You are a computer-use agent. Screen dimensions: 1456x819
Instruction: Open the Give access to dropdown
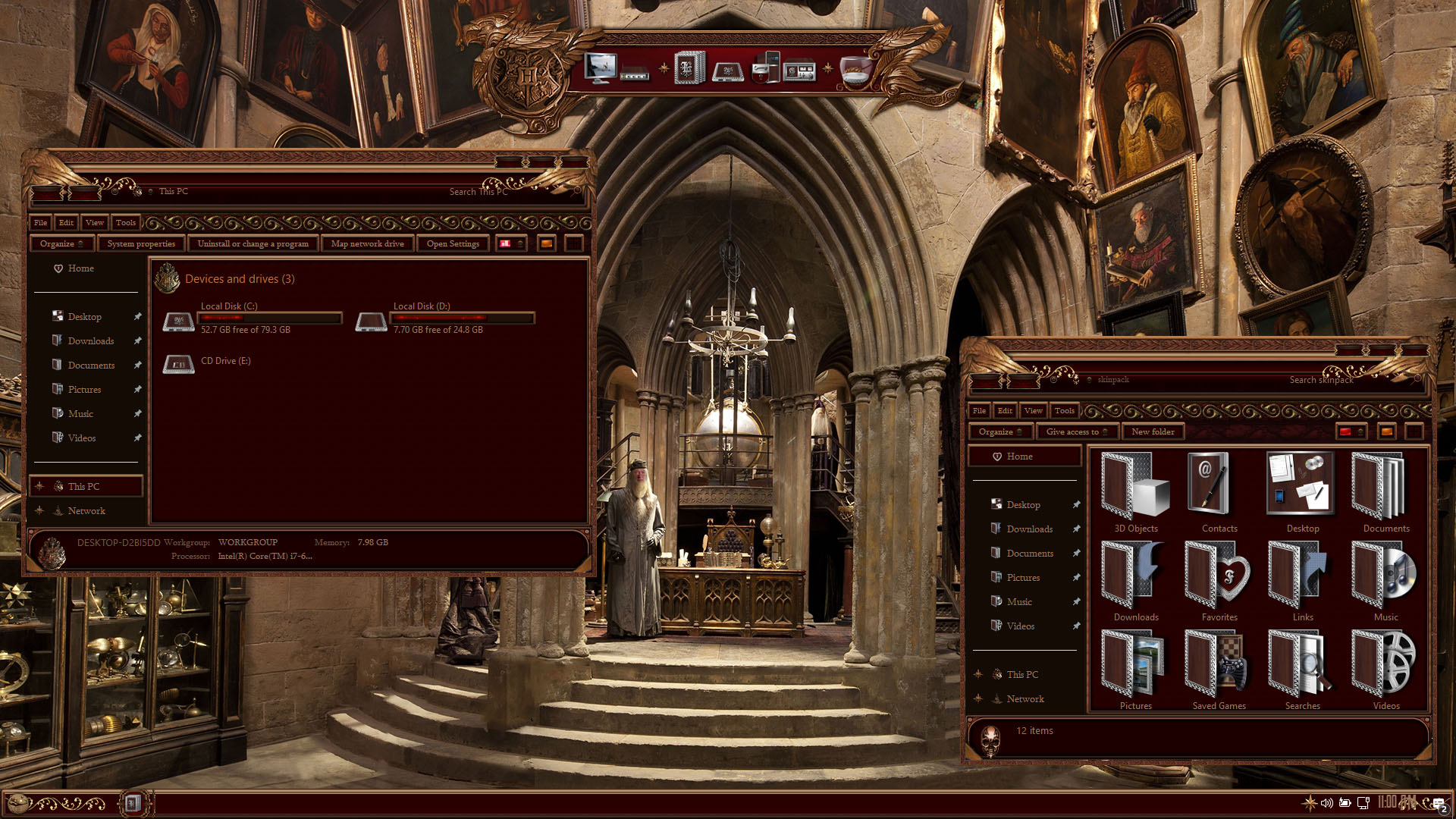point(1076,431)
